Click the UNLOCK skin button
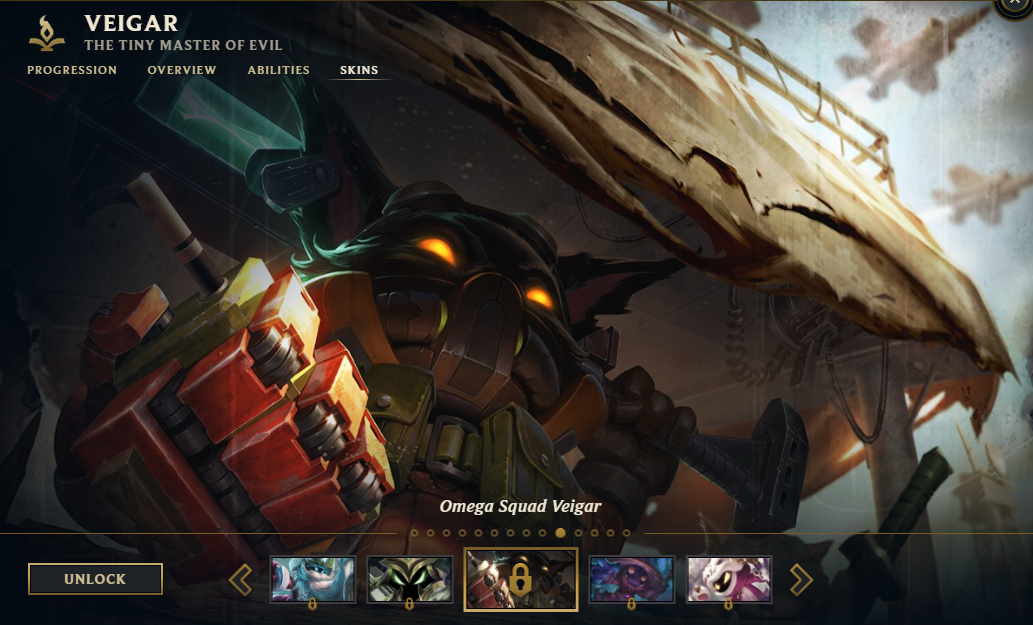The image size is (1033, 625). point(95,579)
